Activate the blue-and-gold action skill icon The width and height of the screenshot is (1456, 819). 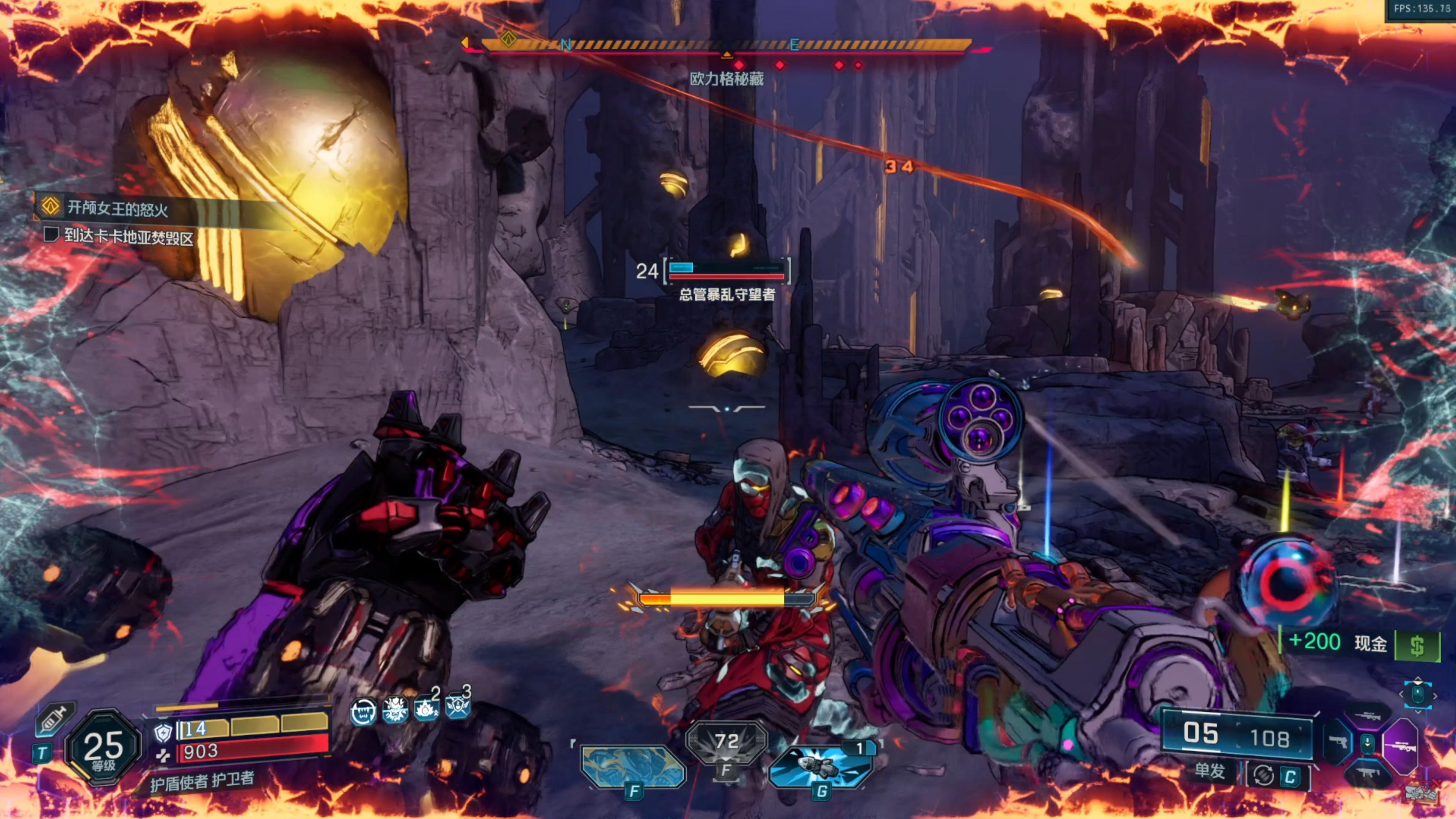pos(632,767)
